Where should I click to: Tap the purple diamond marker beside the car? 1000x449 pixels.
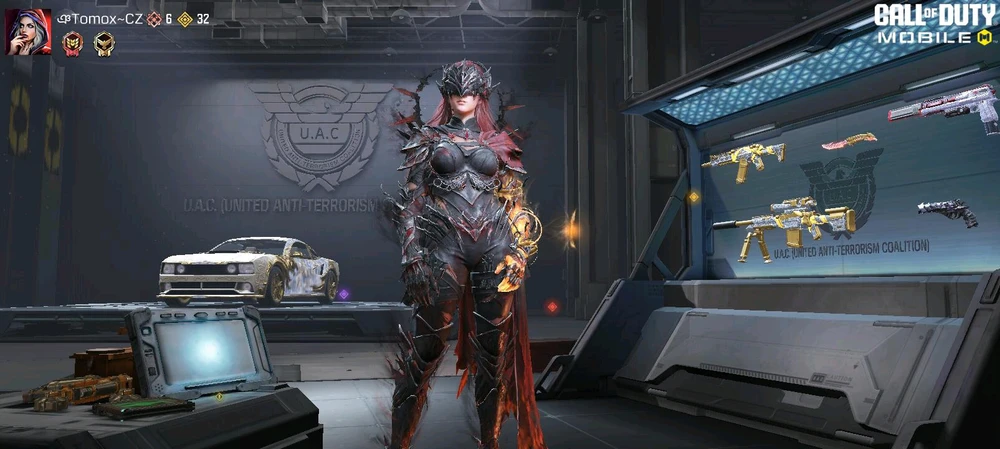[343, 294]
